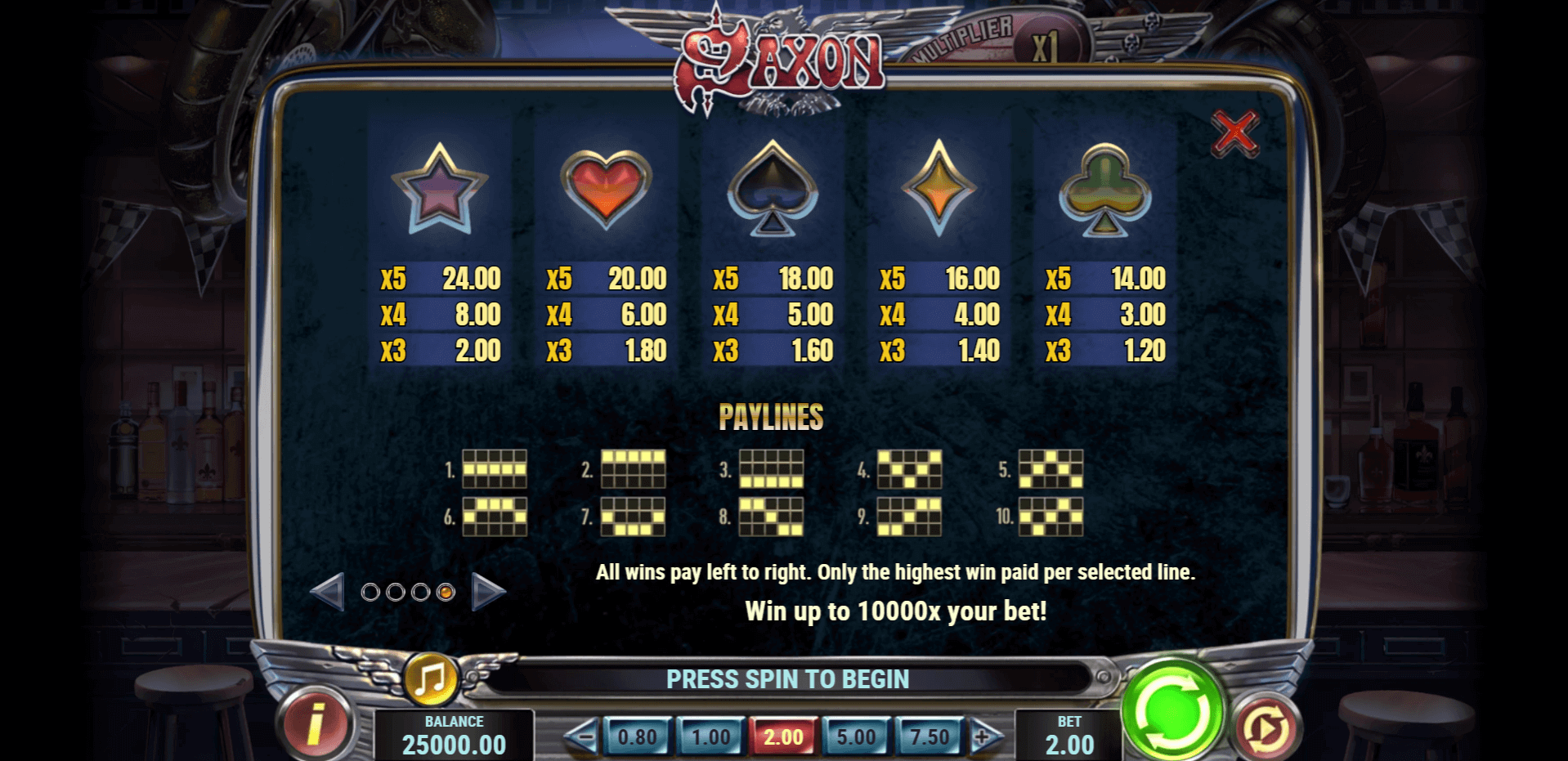Go to the previous paytable page

[328, 592]
